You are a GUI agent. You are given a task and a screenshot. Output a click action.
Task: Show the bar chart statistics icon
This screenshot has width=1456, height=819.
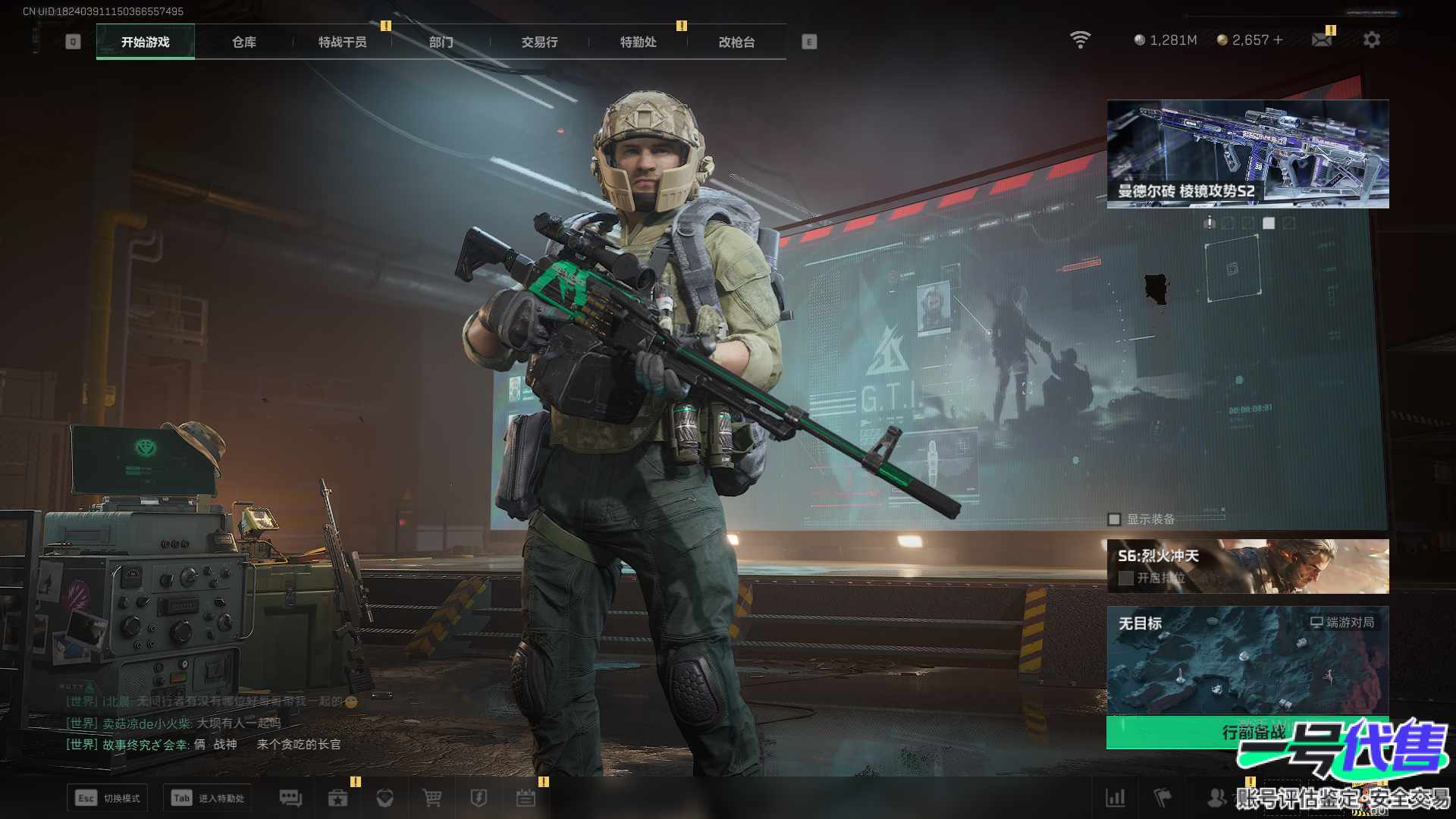pos(1116,798)
